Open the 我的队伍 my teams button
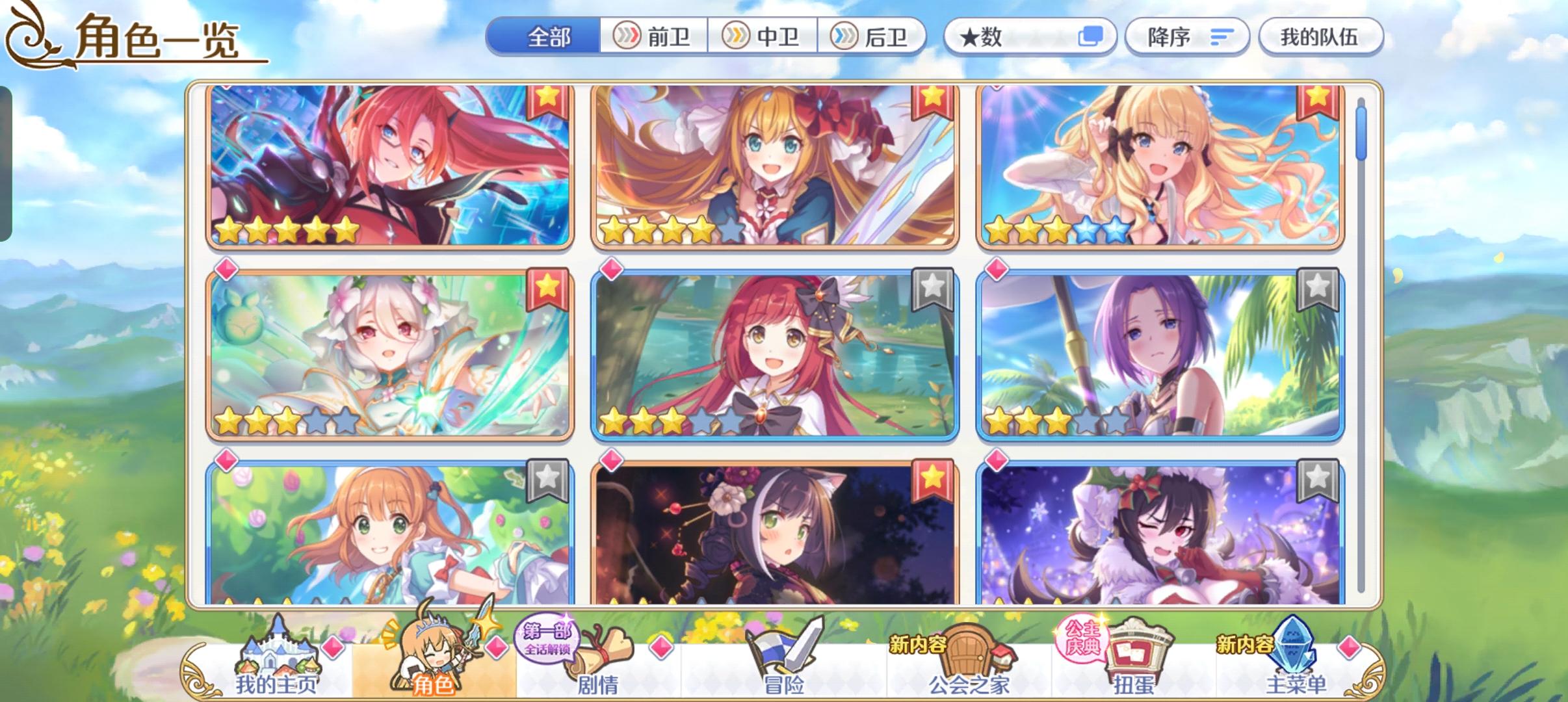The width and height of the screenshot is (1568, 702). [x=1322, y=37]
